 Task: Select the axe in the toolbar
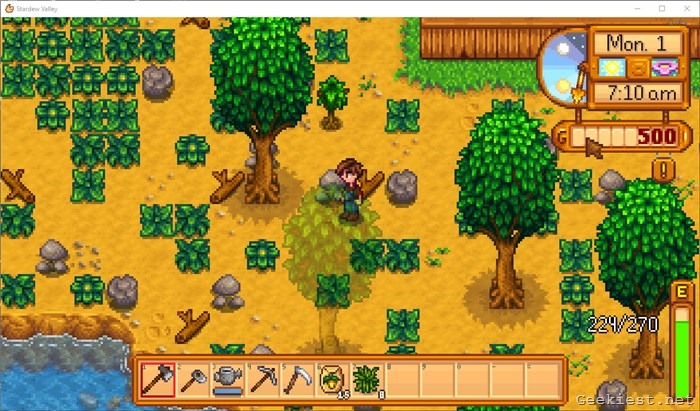tap(193, 379)
